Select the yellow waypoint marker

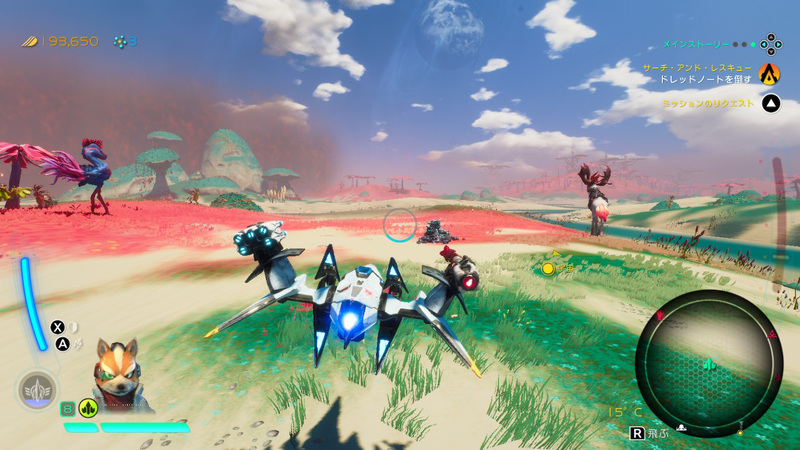pos(548,268)
